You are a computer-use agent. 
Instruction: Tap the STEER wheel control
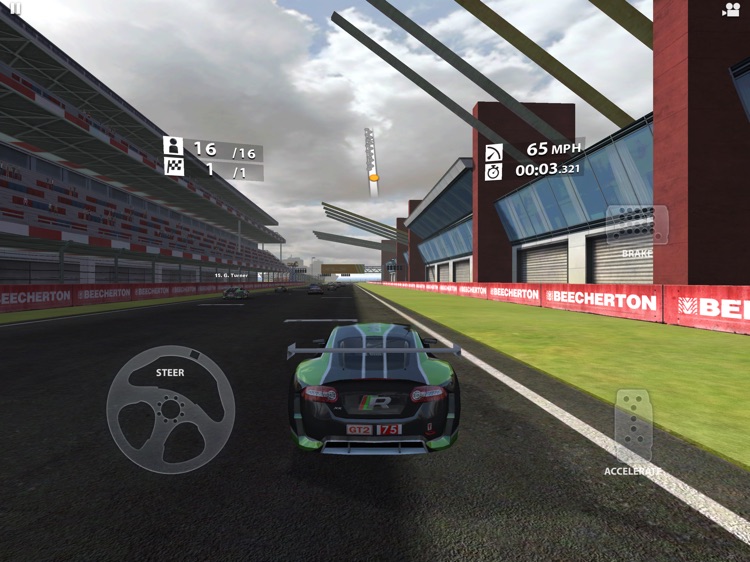[x=171, y=408]
